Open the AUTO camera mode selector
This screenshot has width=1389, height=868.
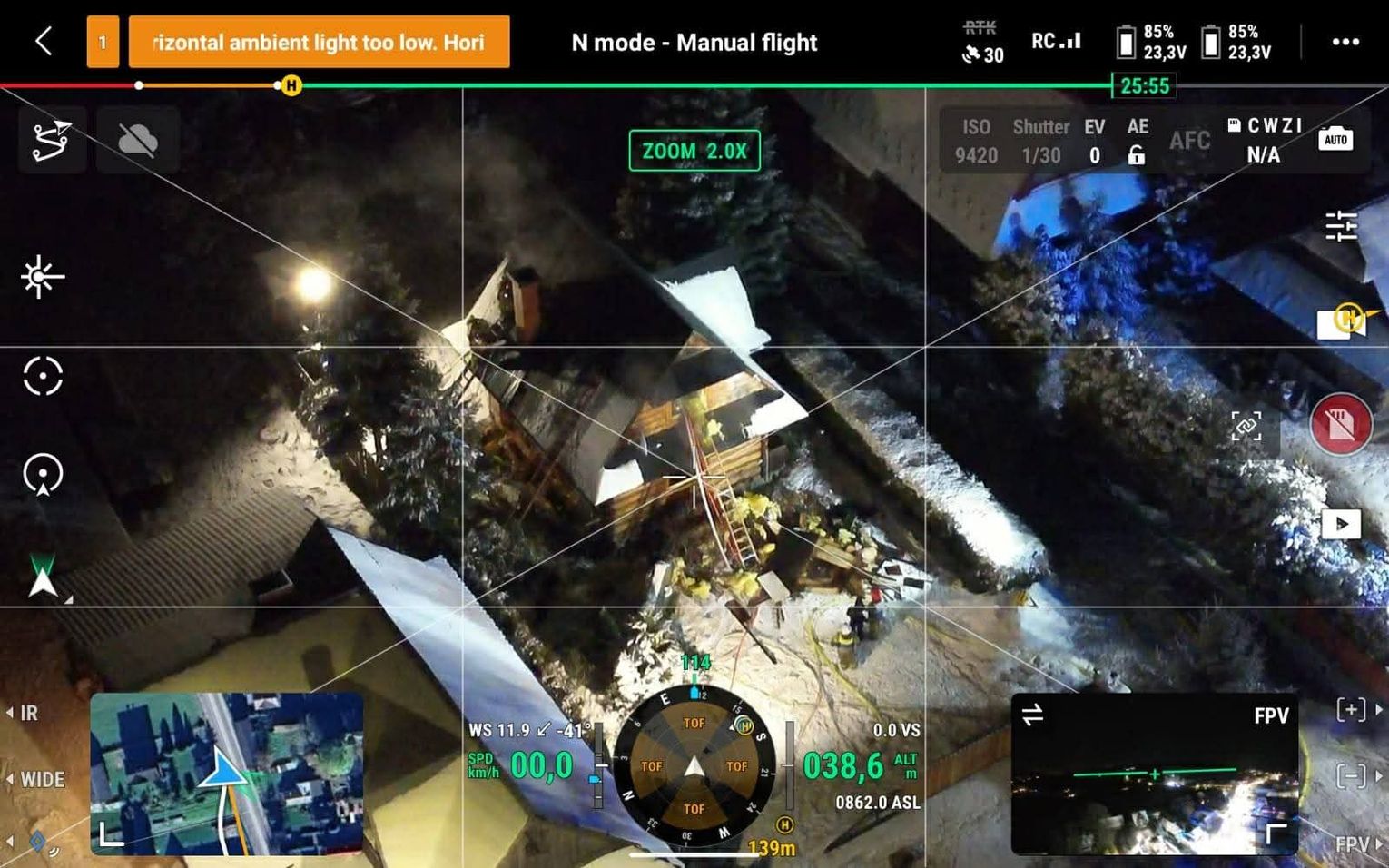[1335, 139]
